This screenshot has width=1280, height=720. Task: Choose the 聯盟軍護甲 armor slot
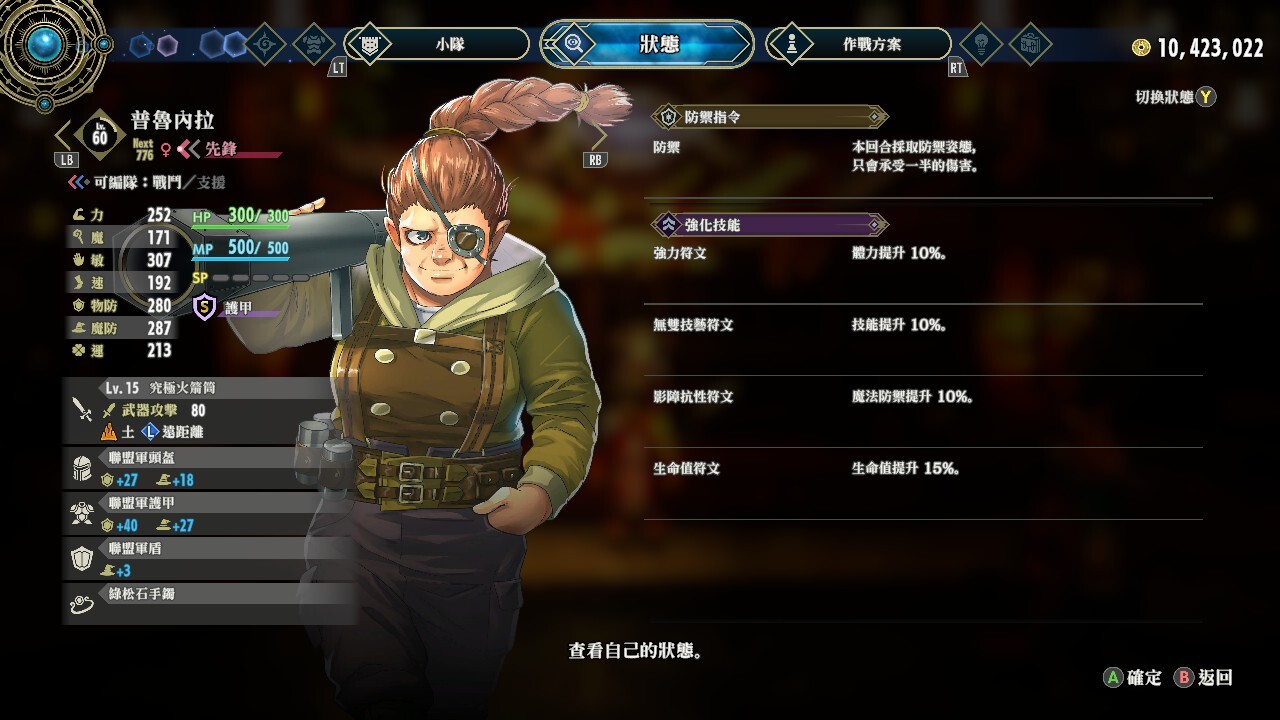tap(200, 514)
